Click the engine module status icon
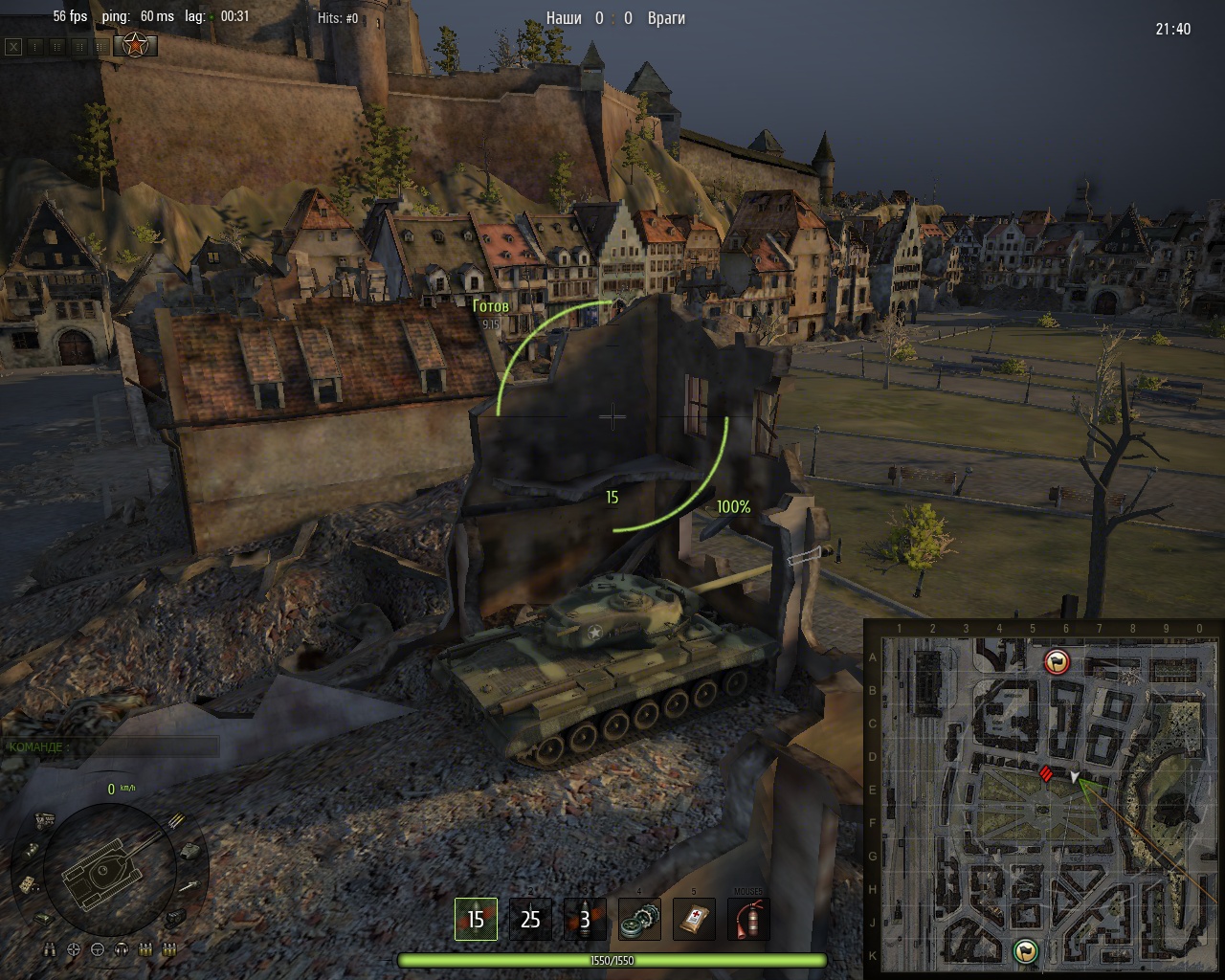This screenshot has height=980, width=1225. 44,819
